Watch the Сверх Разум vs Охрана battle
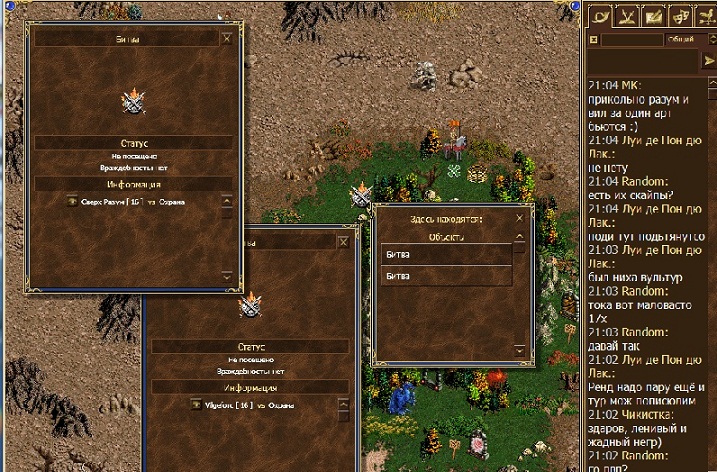This screenshot has height=472, width=717. (x=72, y=202)
